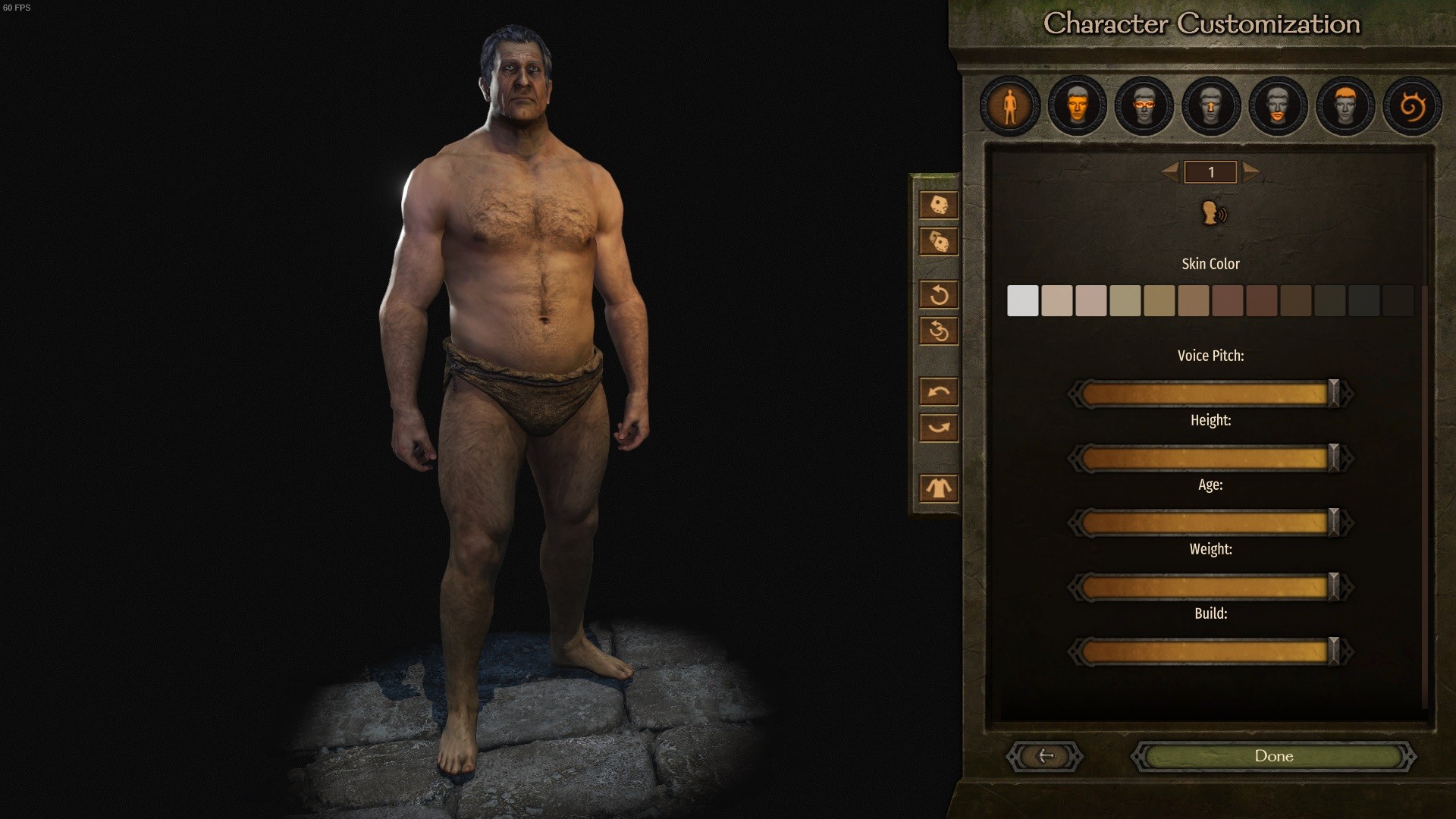Viewport: 1456px width, 819px height.
Task: Switch to the Nose customization tab
Action: tap(1211, 106)
